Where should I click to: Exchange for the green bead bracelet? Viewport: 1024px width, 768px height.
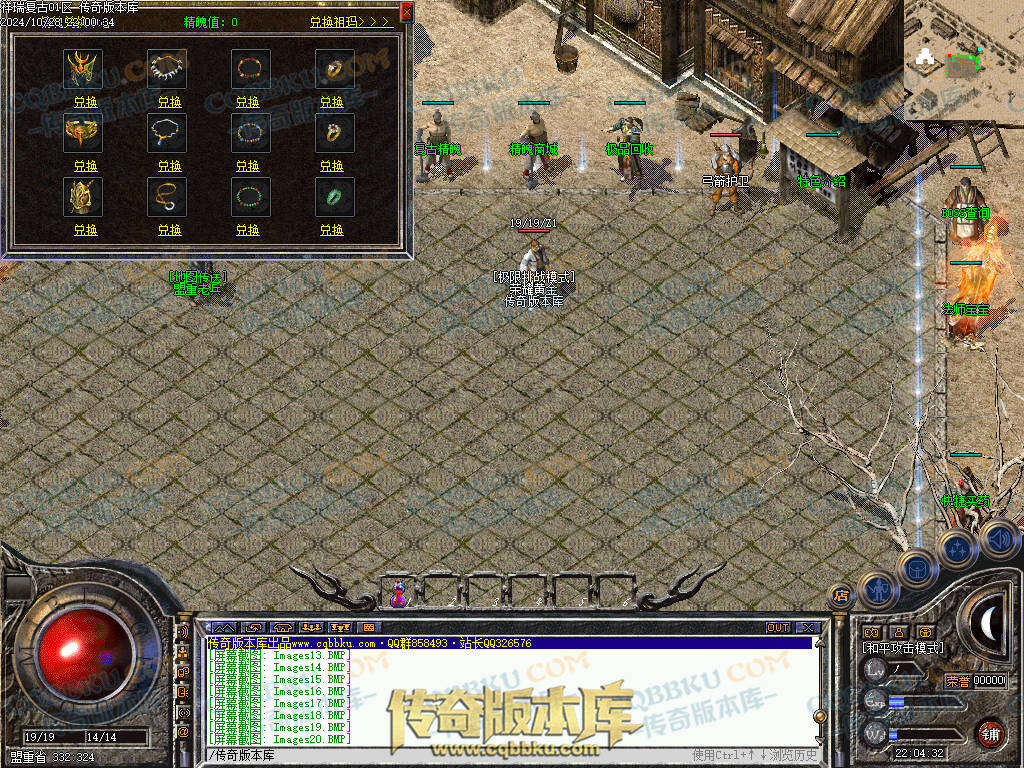[248, 229]
